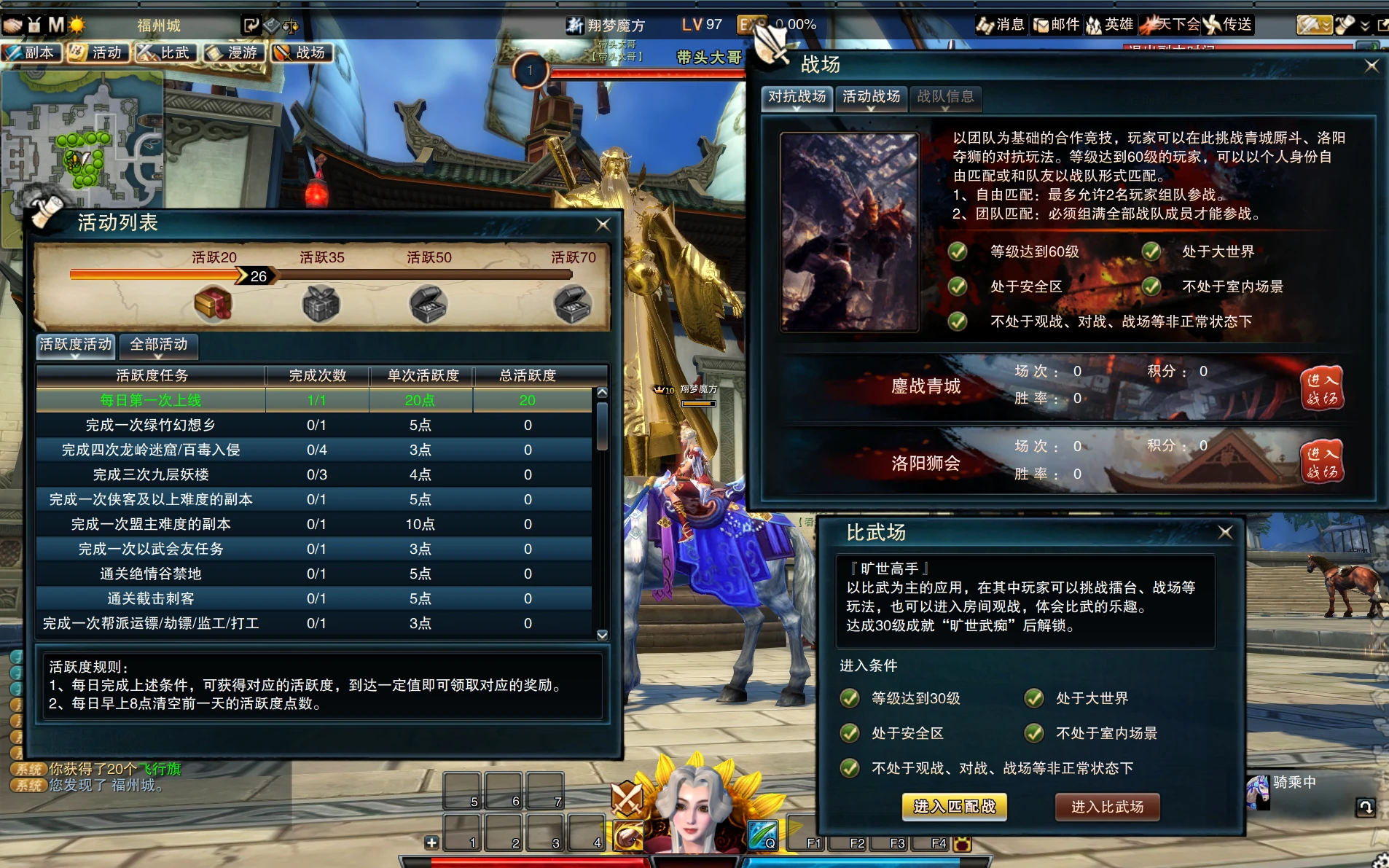The width and height of the screenshot is (1389, 868).
Task: Switch to the 活动战场 tab
Action: coord(871,97)
